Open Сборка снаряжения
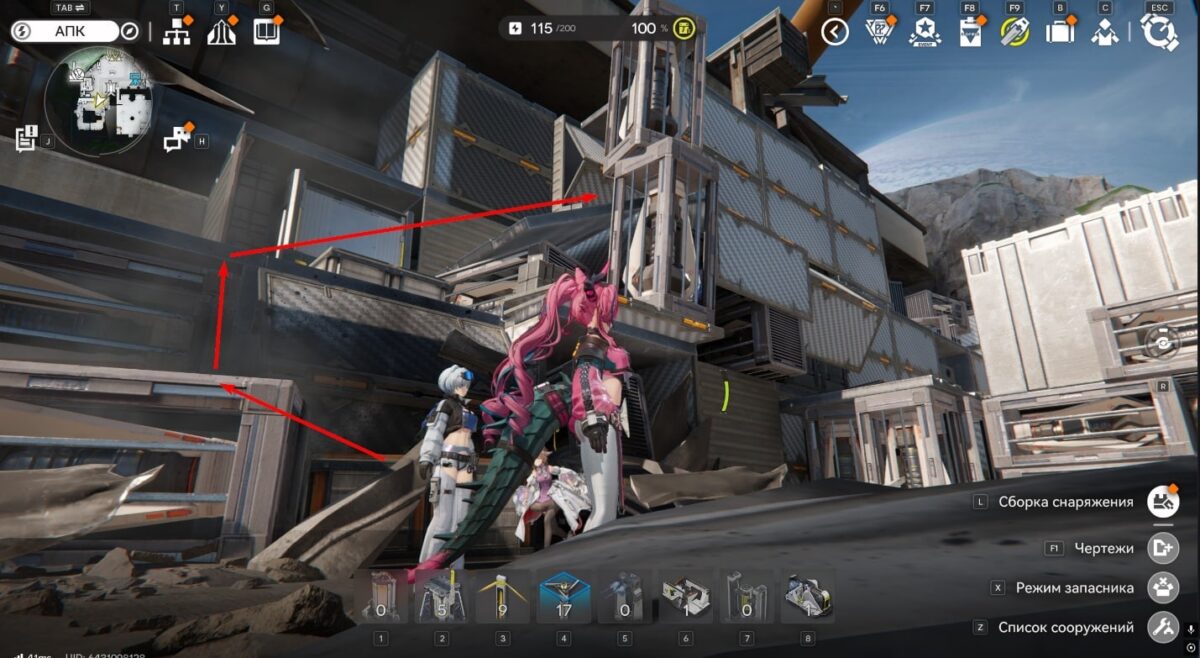The image size is (1200, 658). point(1162,502)
